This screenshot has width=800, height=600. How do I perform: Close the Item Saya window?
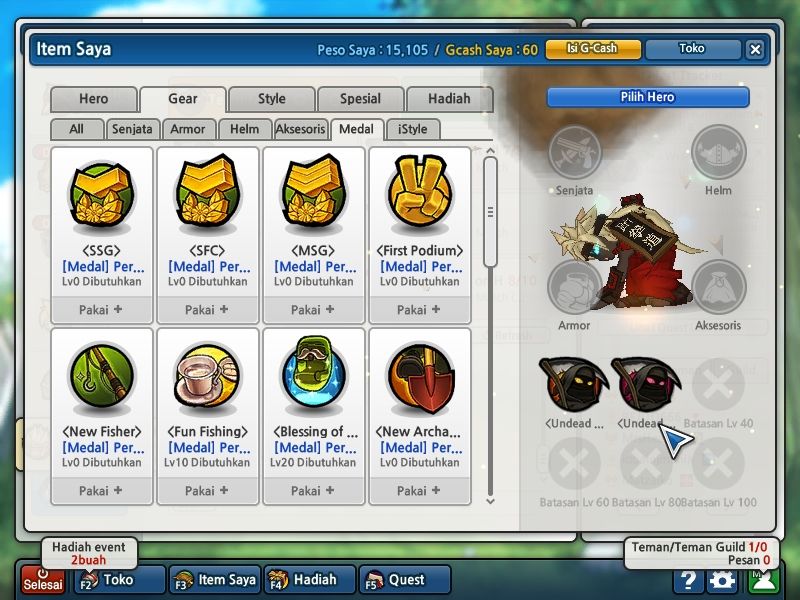click(x=755, y=49)
